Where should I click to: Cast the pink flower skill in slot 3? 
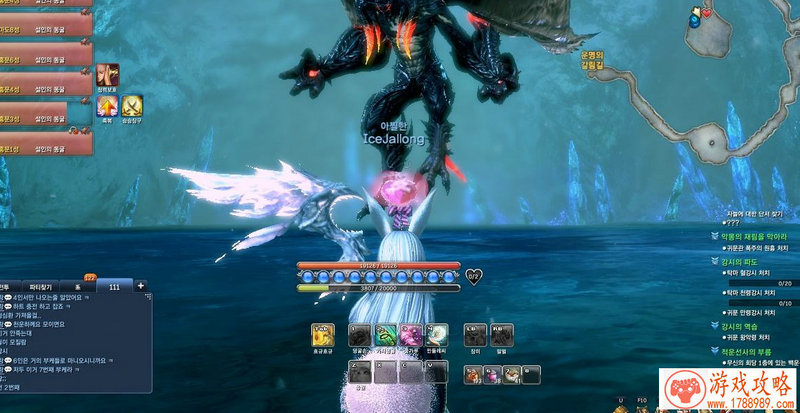(x=411, y=336)
